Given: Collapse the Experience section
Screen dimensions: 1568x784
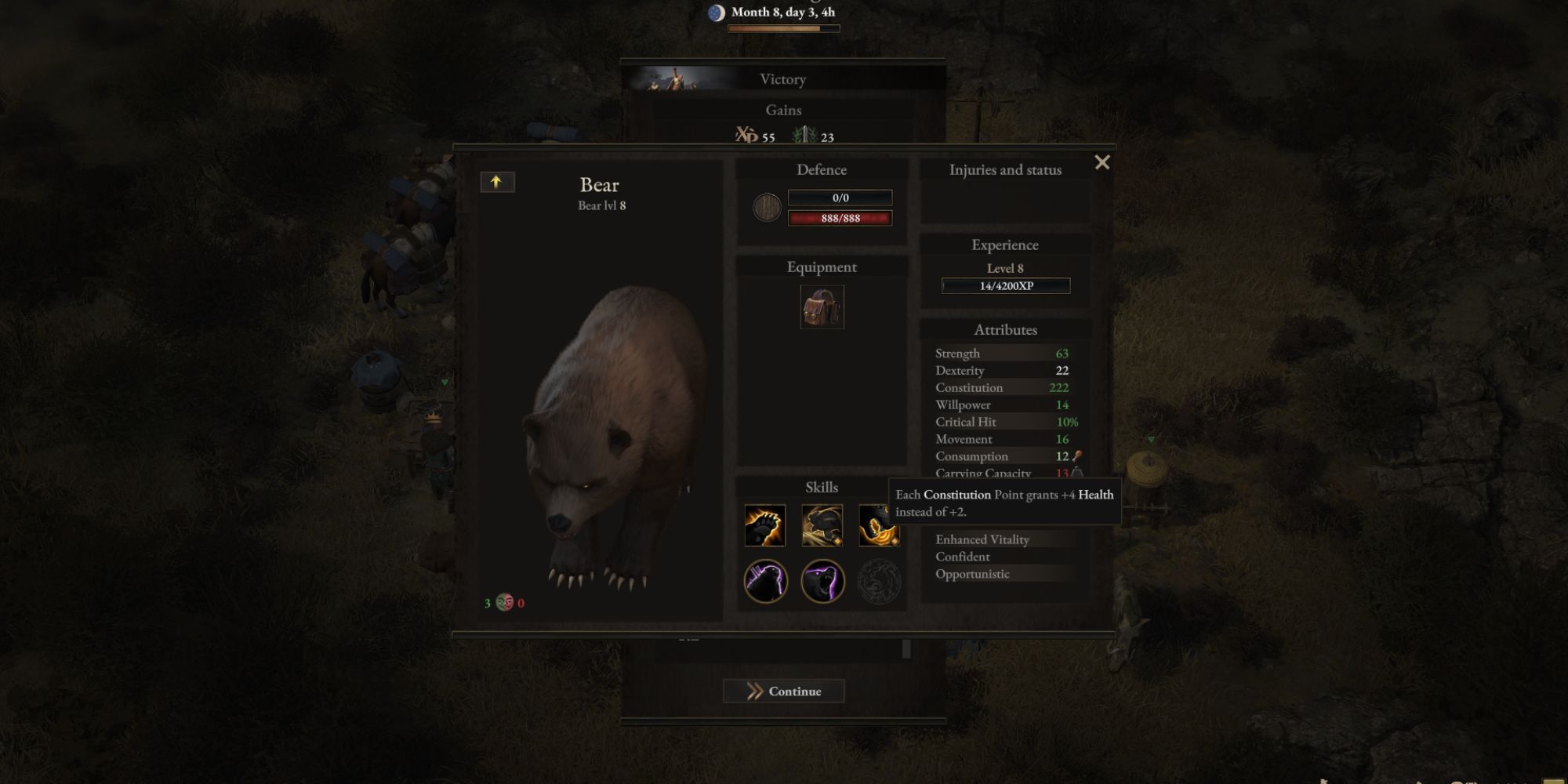Looking at the screenshot, I should [1006, 245].
